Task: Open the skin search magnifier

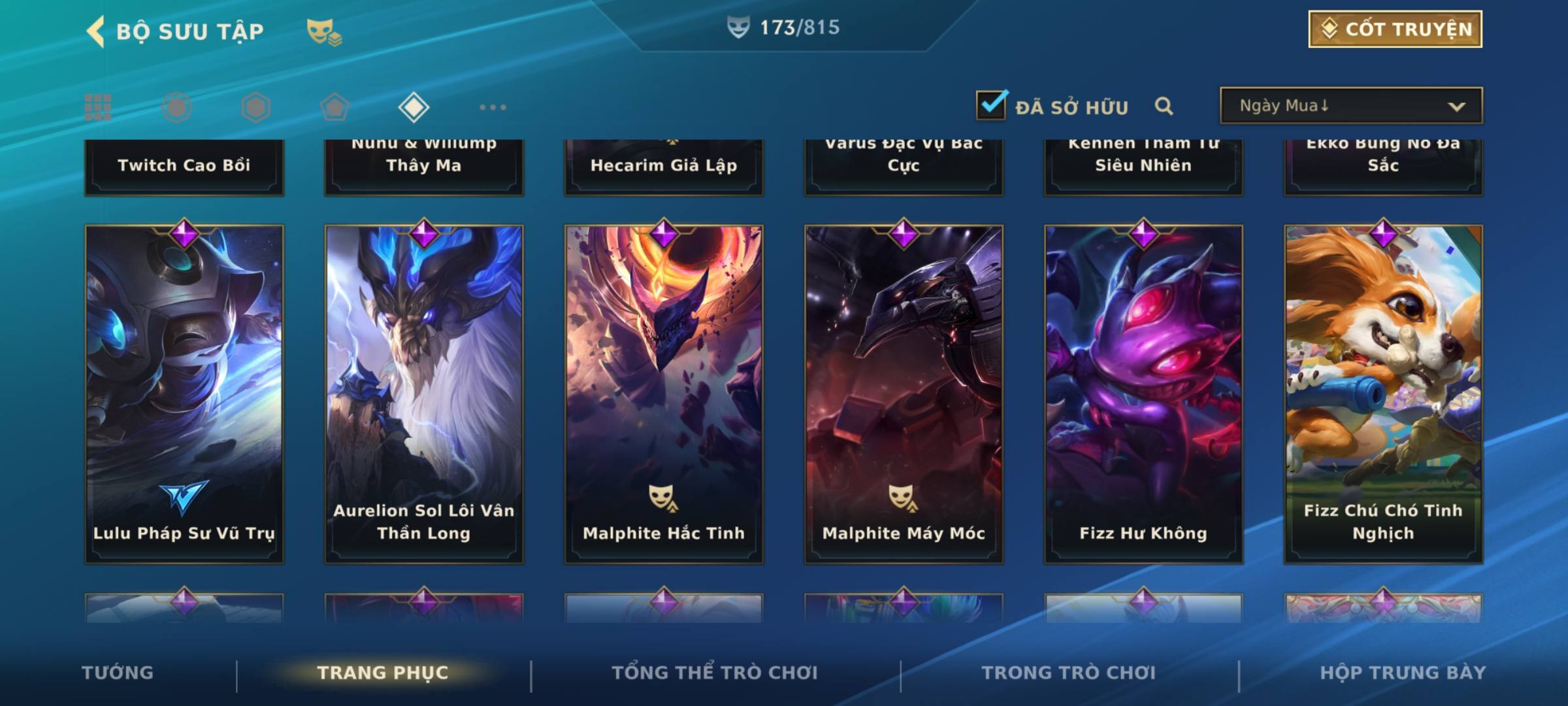Action: (1164, 106)
